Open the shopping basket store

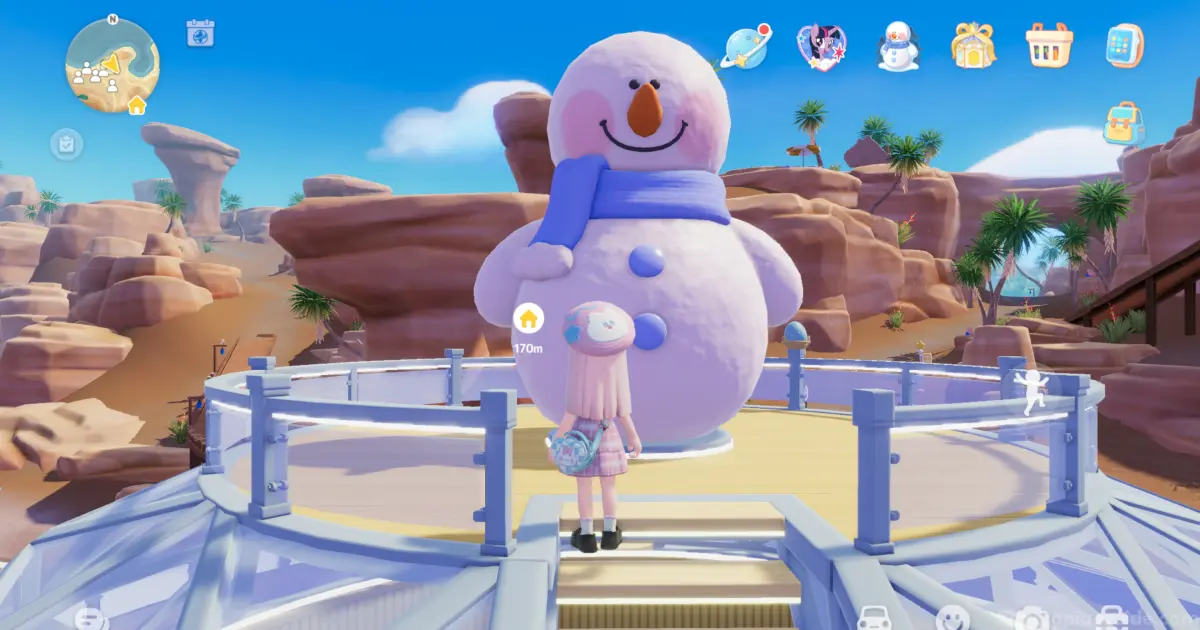pos(1049,46)
